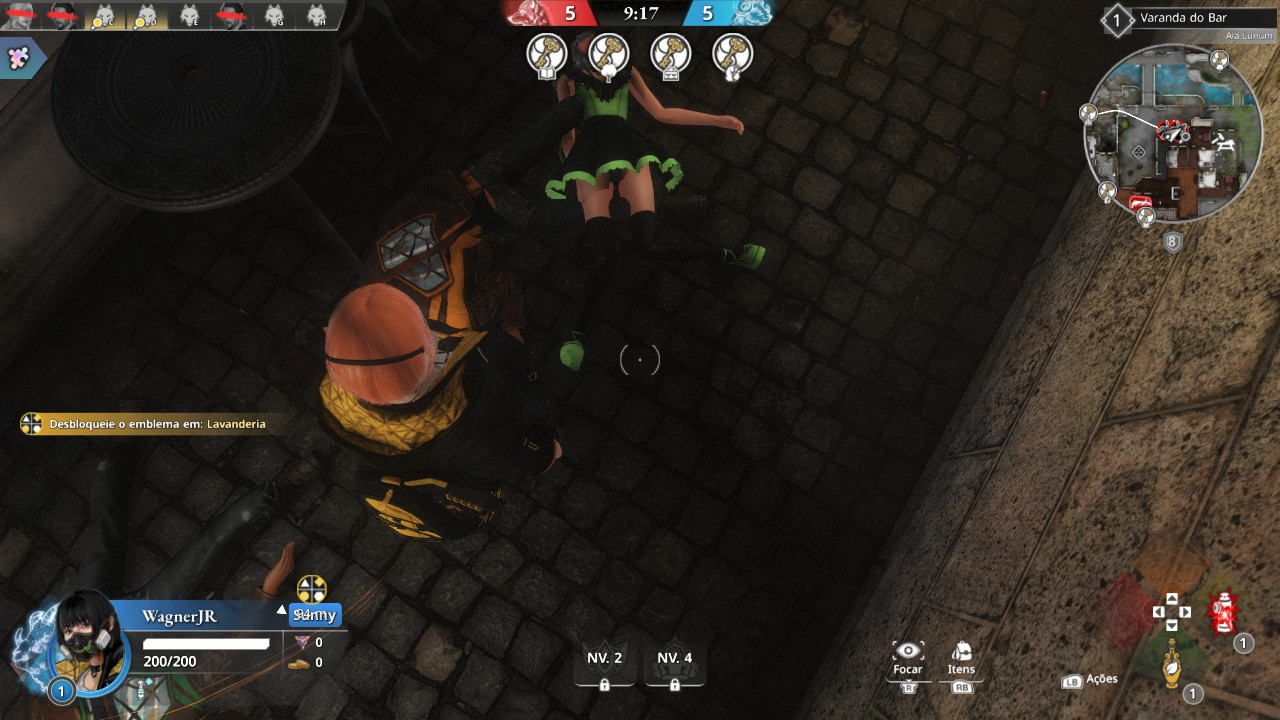Click the locked NV. 2 skill slot
This screenshot has height=720, width=1280.
coord(604,665)
